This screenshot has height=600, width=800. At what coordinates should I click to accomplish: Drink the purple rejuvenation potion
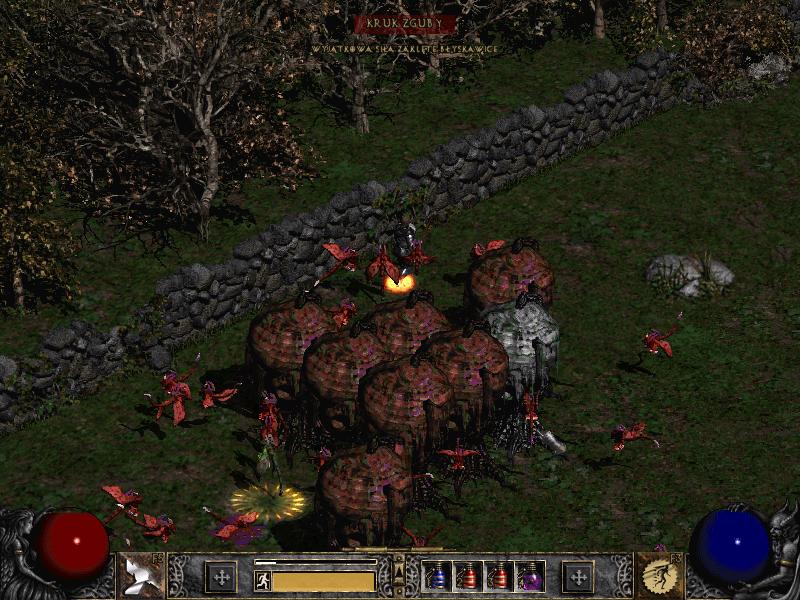(x=530, y=576)
